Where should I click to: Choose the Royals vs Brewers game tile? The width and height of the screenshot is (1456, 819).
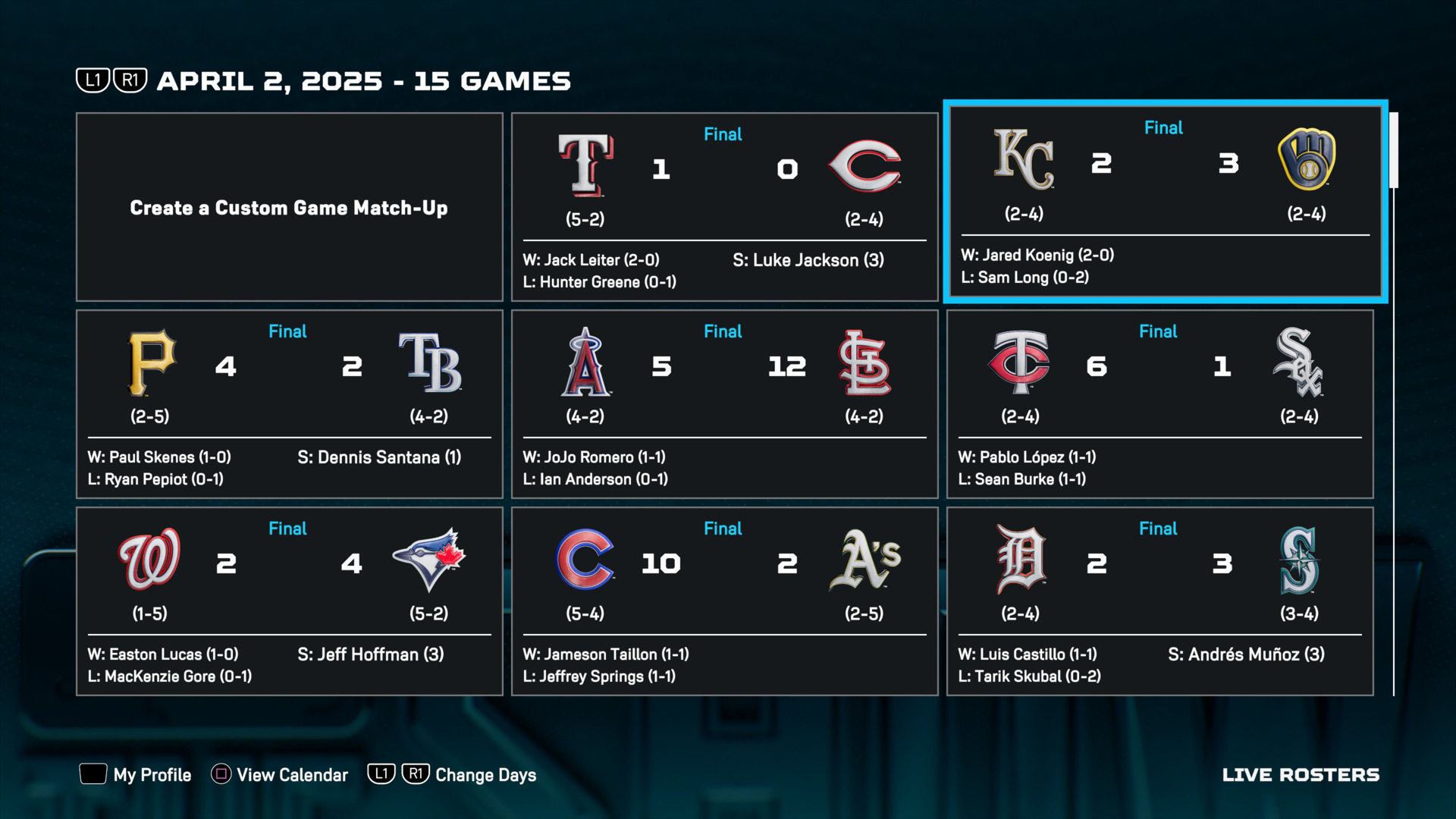tap(1165, 202)
